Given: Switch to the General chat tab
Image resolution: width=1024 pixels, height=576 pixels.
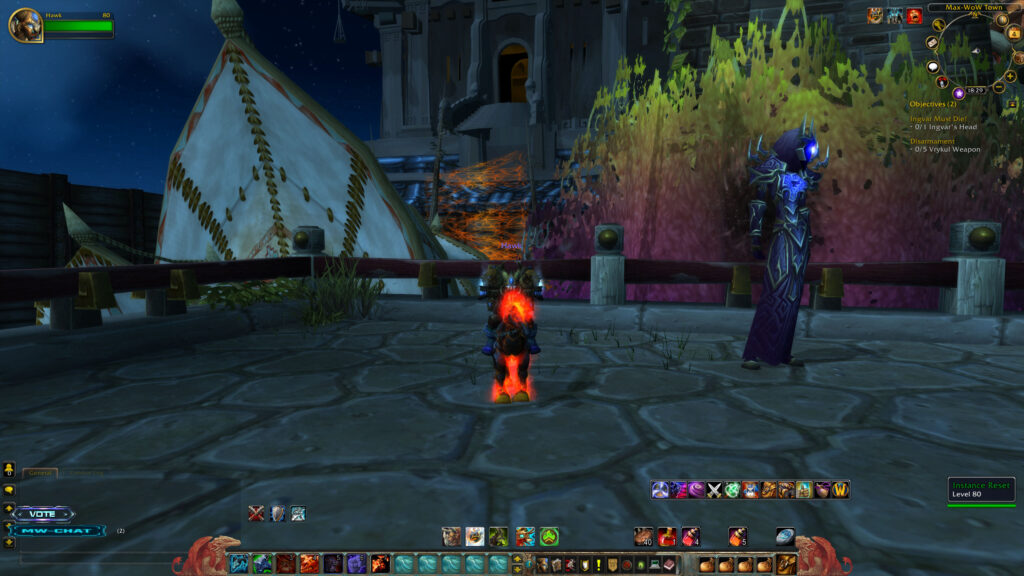Looking at the screenshot, I should coord(40,472).
